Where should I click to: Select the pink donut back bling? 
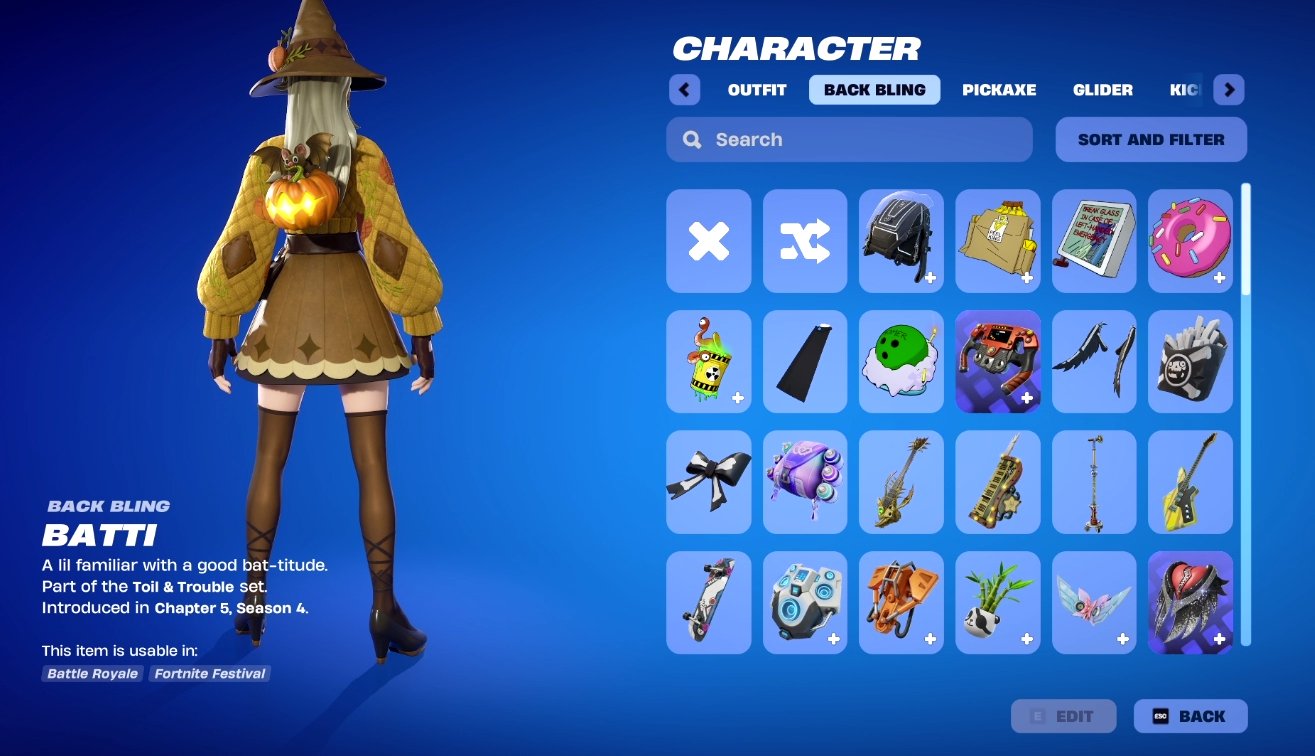click(x=1190, y=241)
